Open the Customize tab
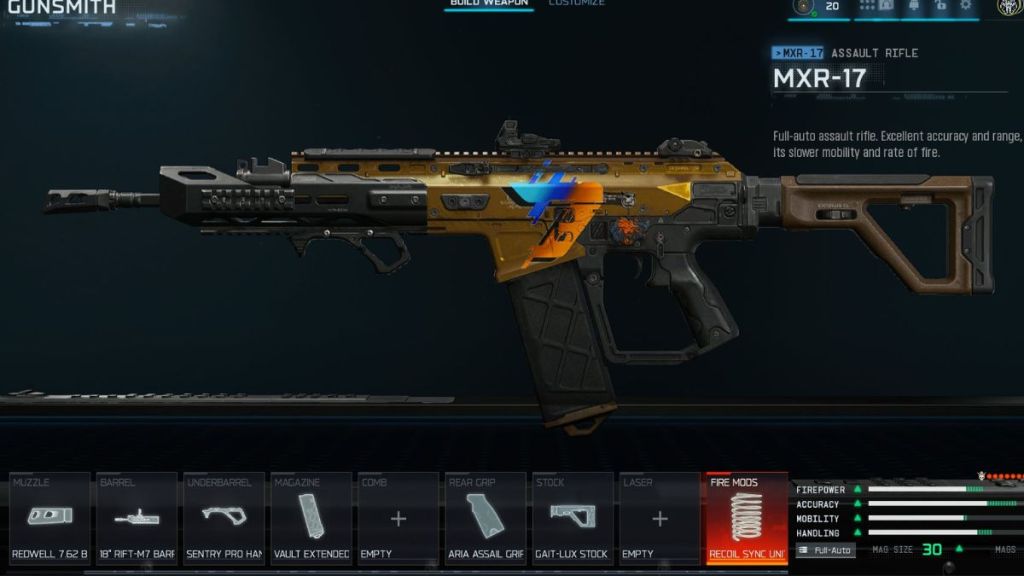This screenshot has height=576, width=1024. tap(576, 4)
